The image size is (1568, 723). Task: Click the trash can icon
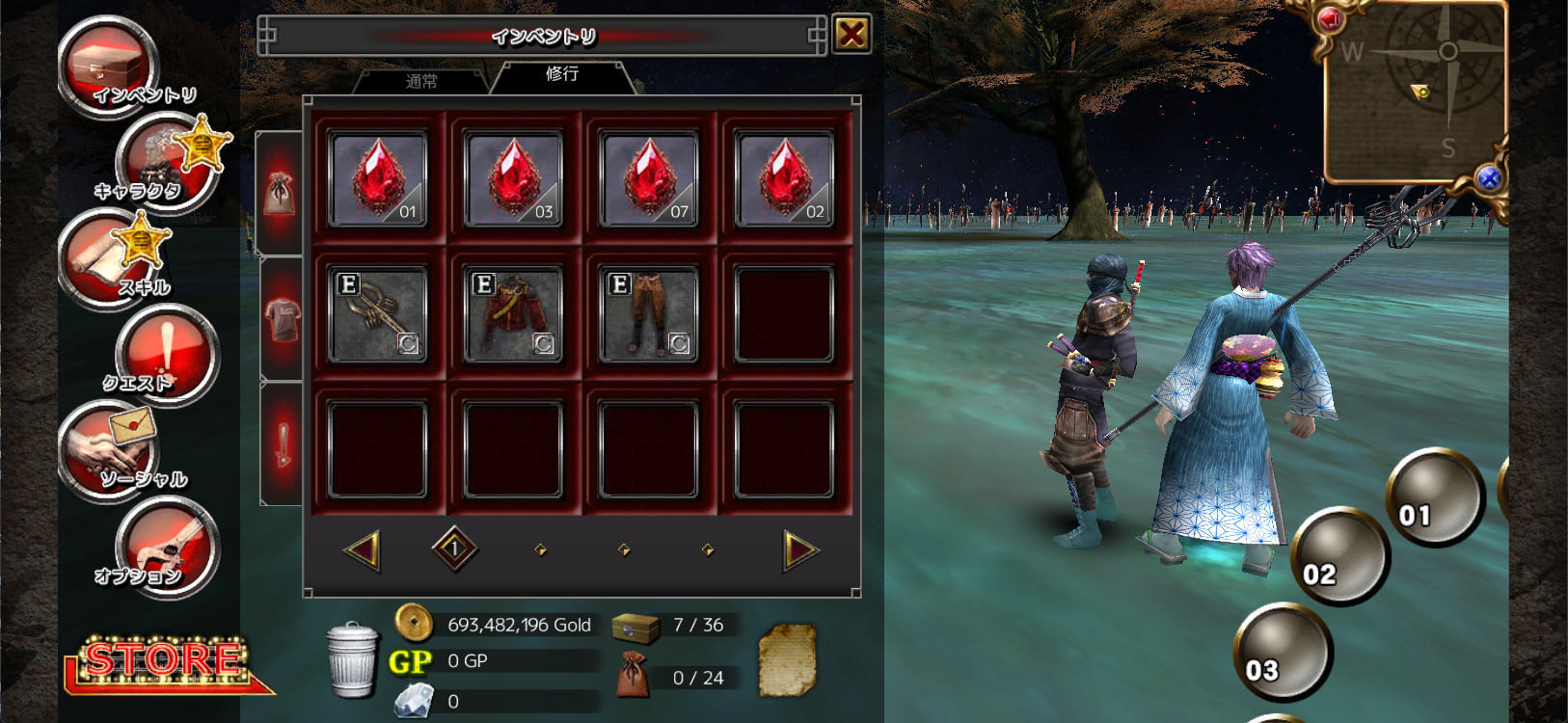351,659
